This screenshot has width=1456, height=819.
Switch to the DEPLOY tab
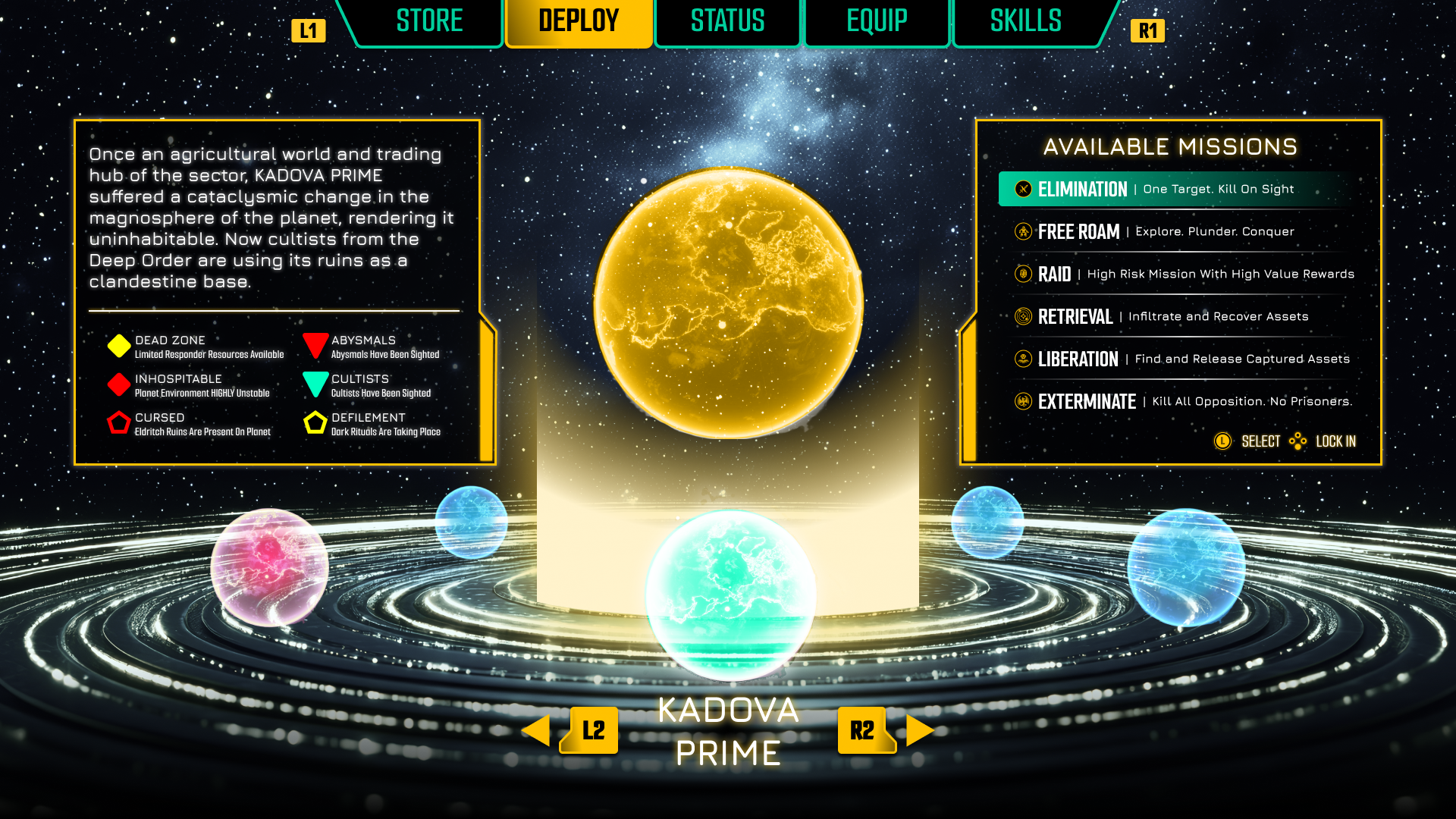point(579,21)
